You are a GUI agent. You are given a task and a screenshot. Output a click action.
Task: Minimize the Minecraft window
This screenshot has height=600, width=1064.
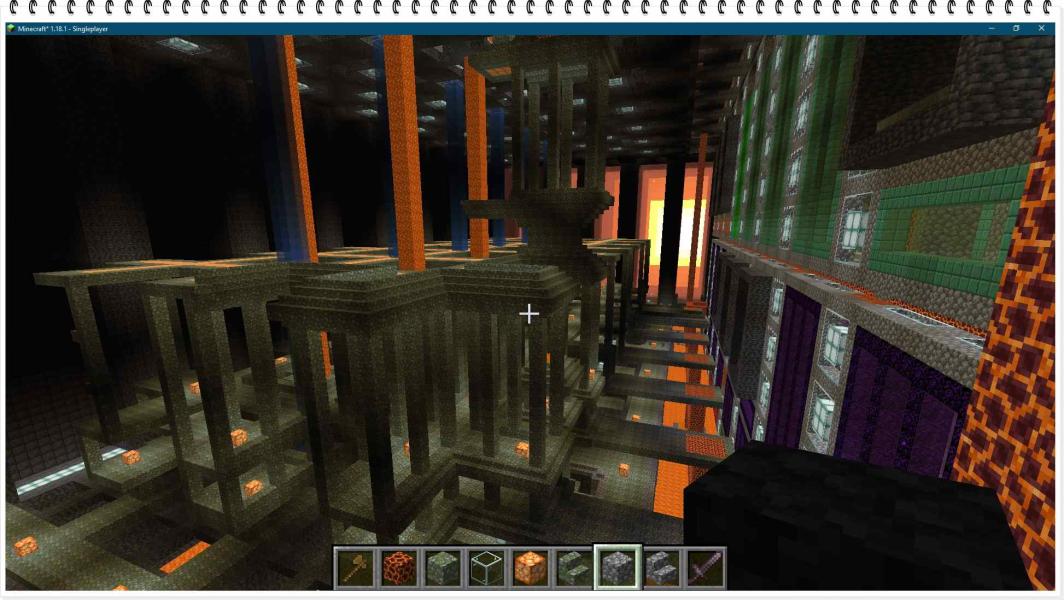(x=991, y=28)
